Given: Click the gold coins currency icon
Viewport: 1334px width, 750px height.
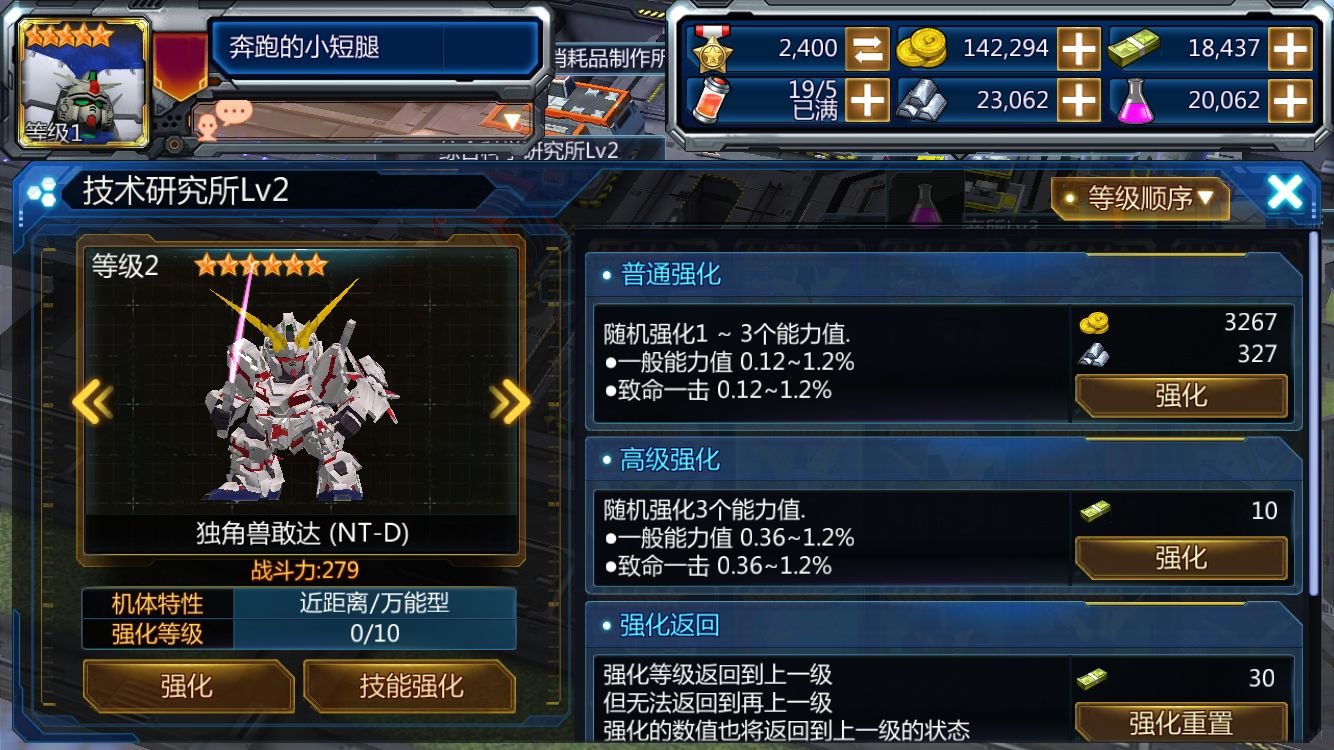Looking at the screenshot, I should (925, 47).
